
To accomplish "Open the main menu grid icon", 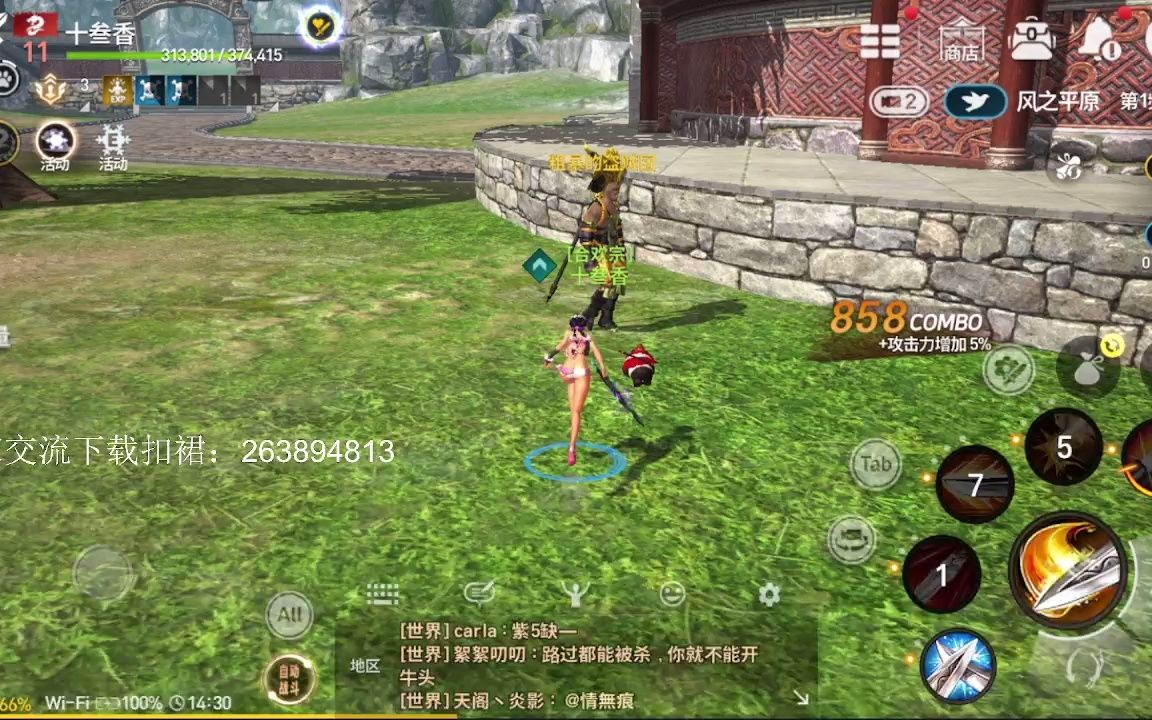I will point(880,41).
